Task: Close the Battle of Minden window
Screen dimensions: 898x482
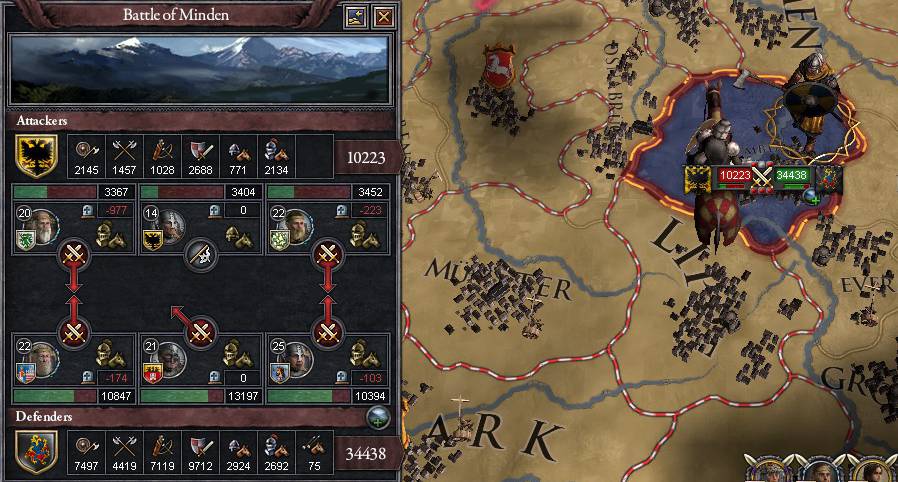Action: pyautogui.click(x=383, y=16)
